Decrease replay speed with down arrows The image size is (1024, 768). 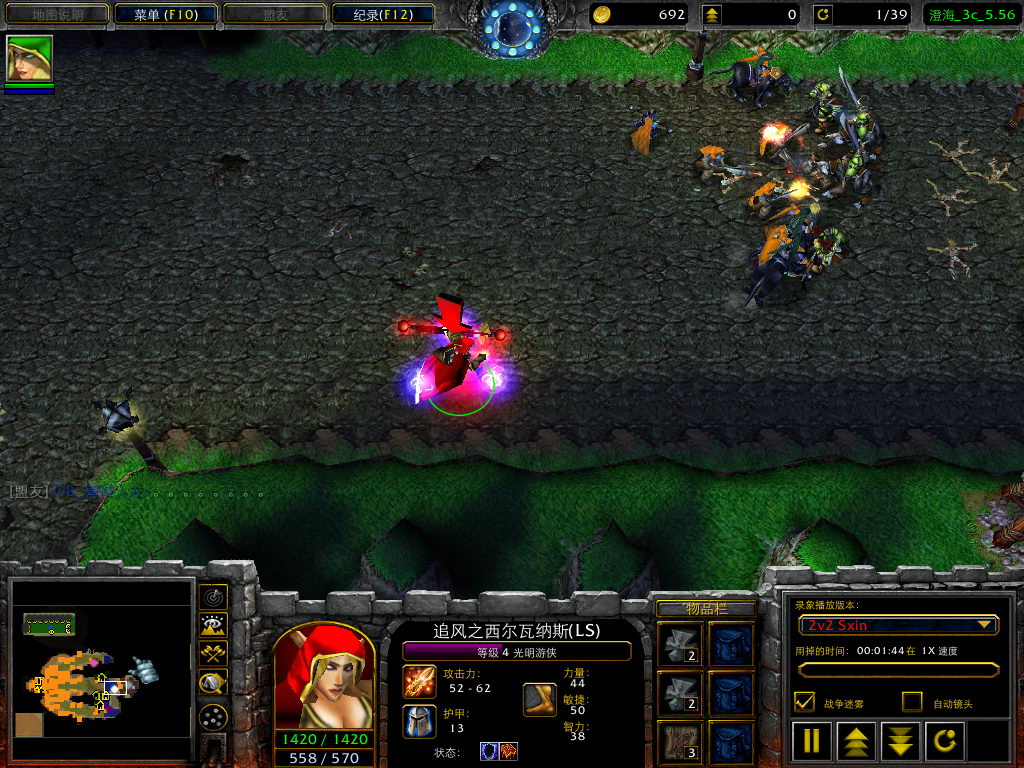[900, 741]
